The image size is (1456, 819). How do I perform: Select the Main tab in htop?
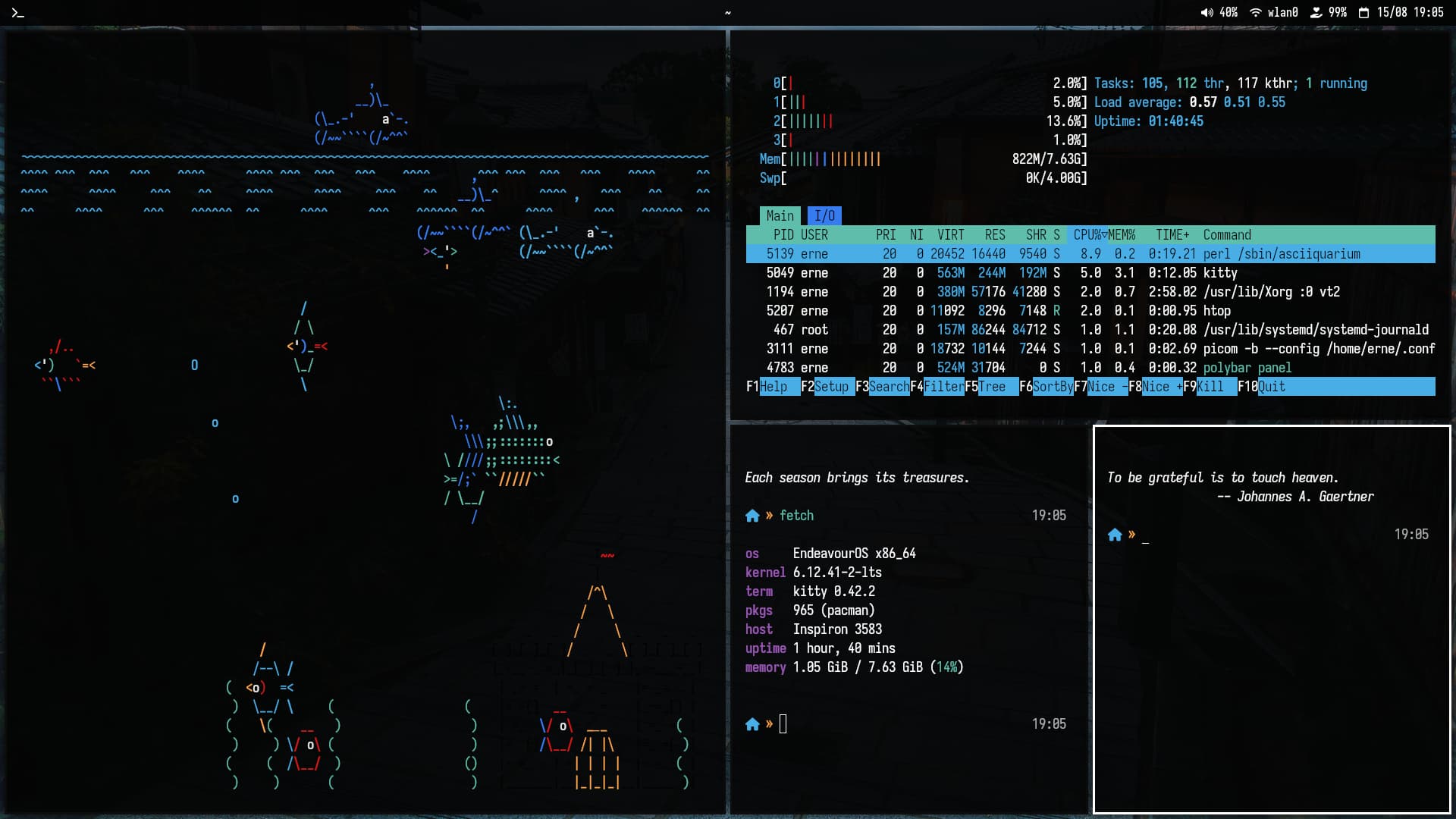779,216
